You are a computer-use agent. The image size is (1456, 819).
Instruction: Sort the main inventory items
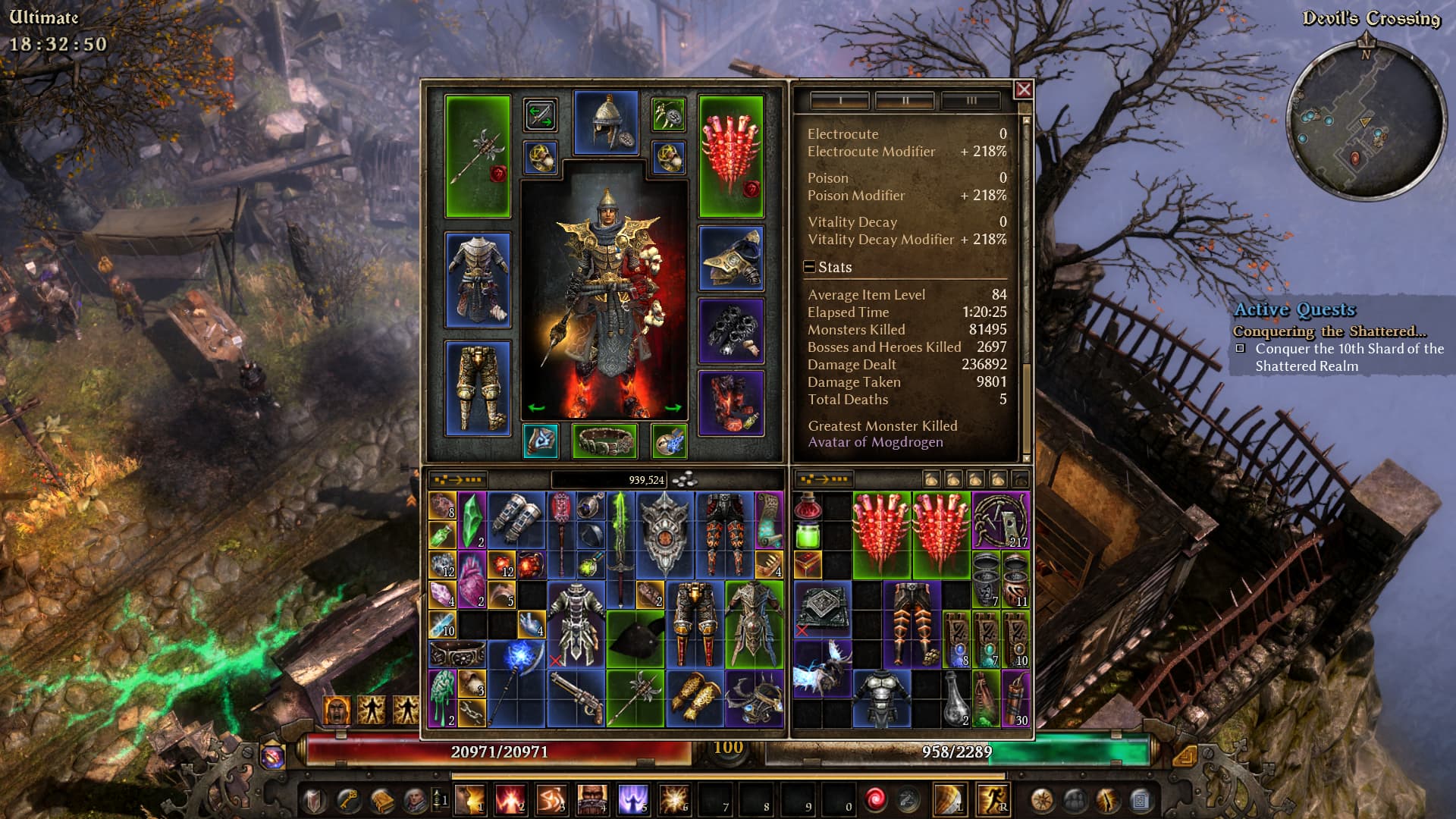[x=457, y=479]
